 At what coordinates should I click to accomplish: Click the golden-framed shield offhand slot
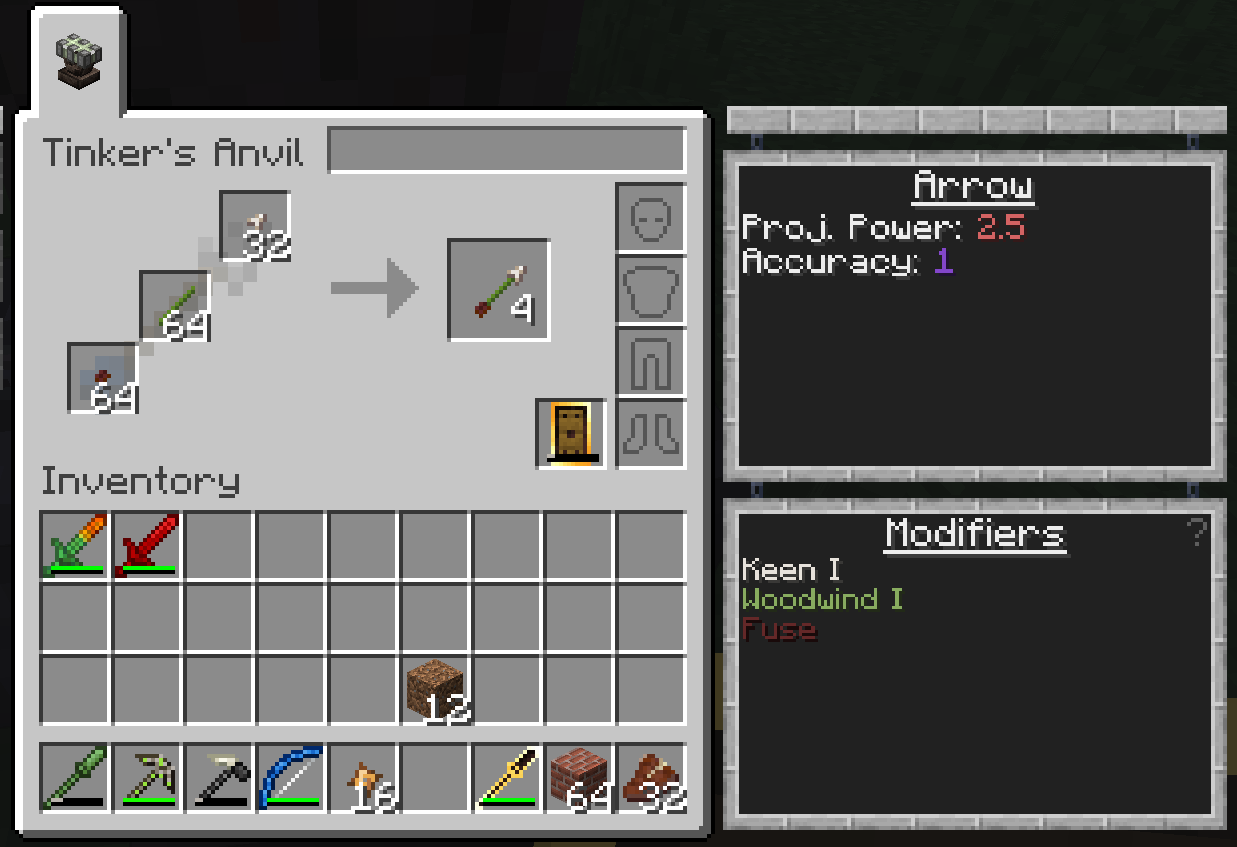[571, 433]
